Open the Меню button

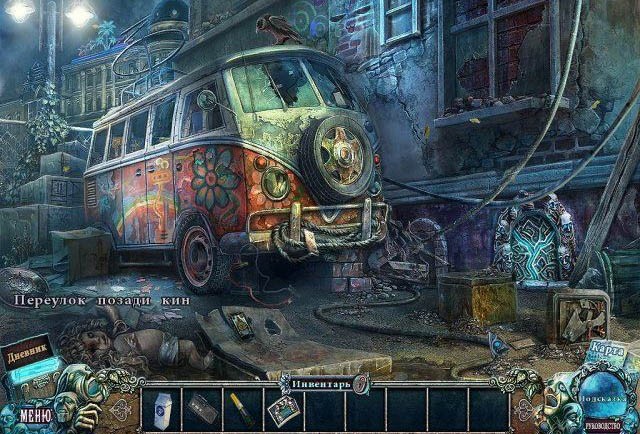point(33,415)
